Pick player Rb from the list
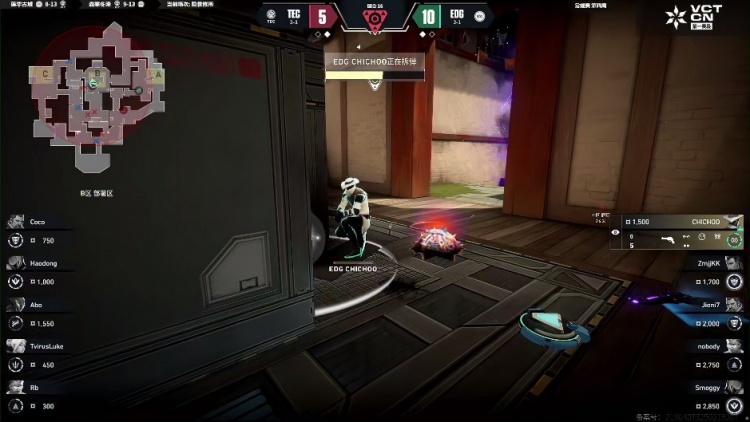This screenshot has height=422, width=750. [40, 397]
